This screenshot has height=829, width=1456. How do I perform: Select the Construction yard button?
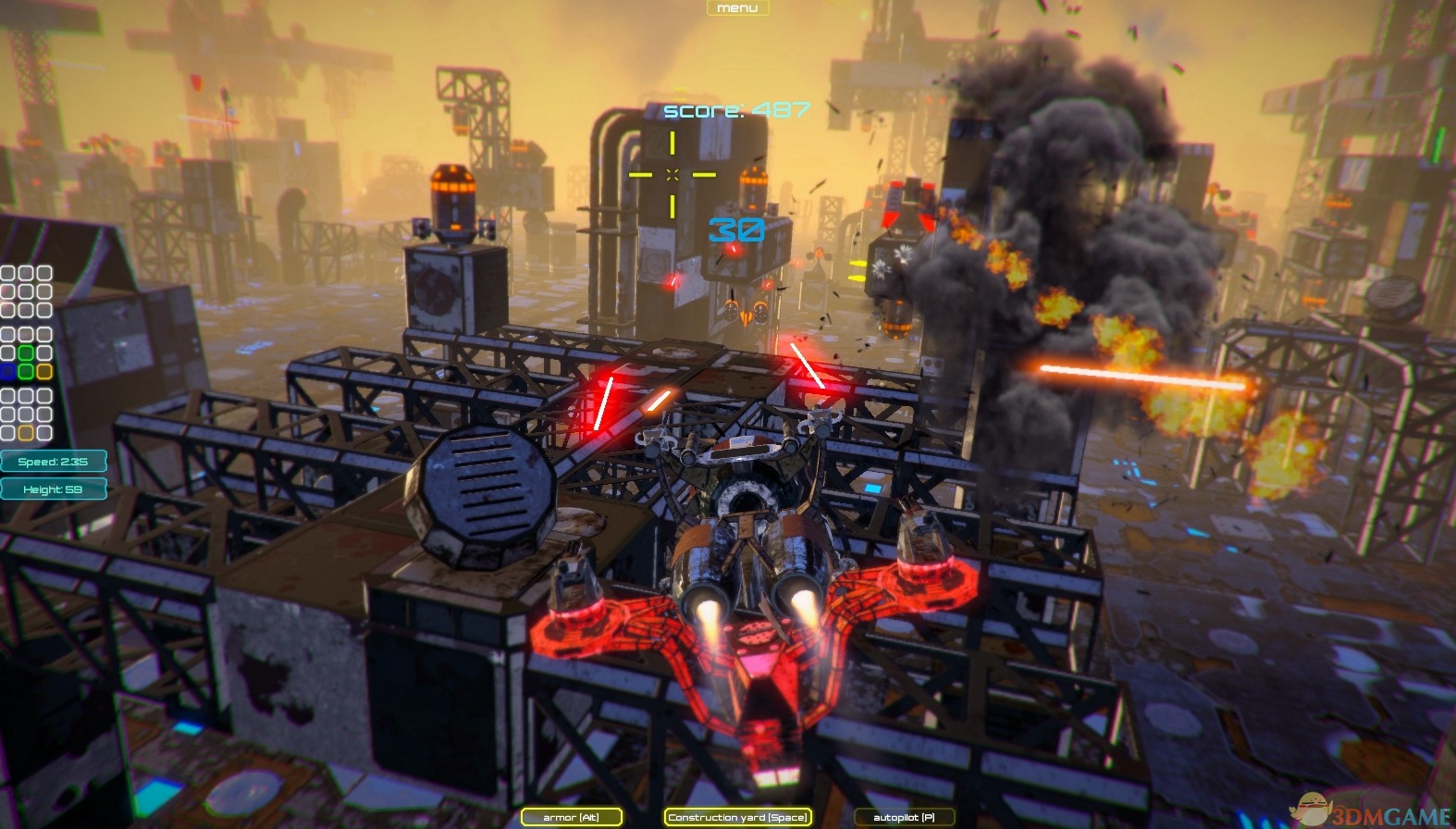[737, 817]
